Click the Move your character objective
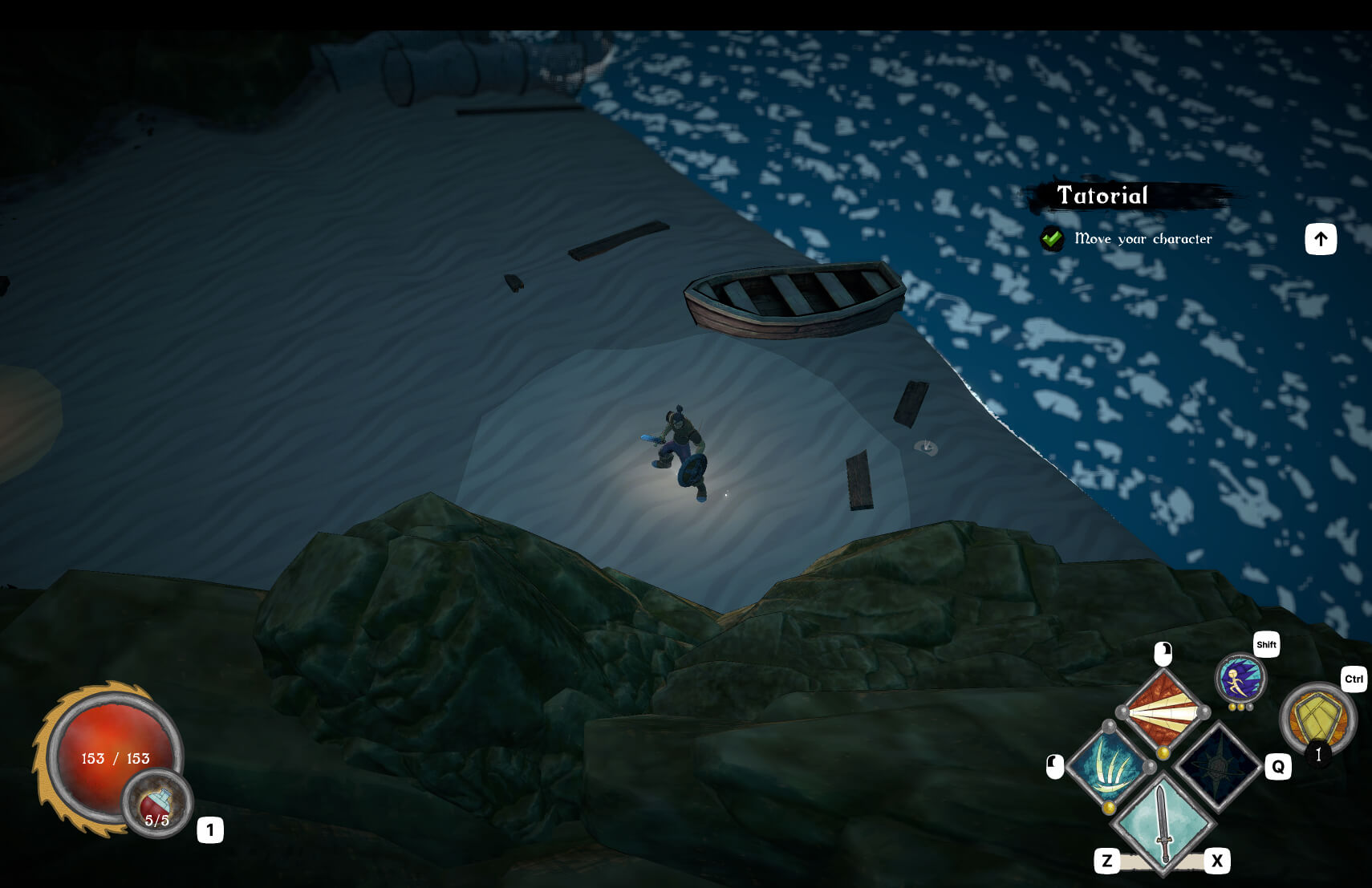 click(1143, 239)
